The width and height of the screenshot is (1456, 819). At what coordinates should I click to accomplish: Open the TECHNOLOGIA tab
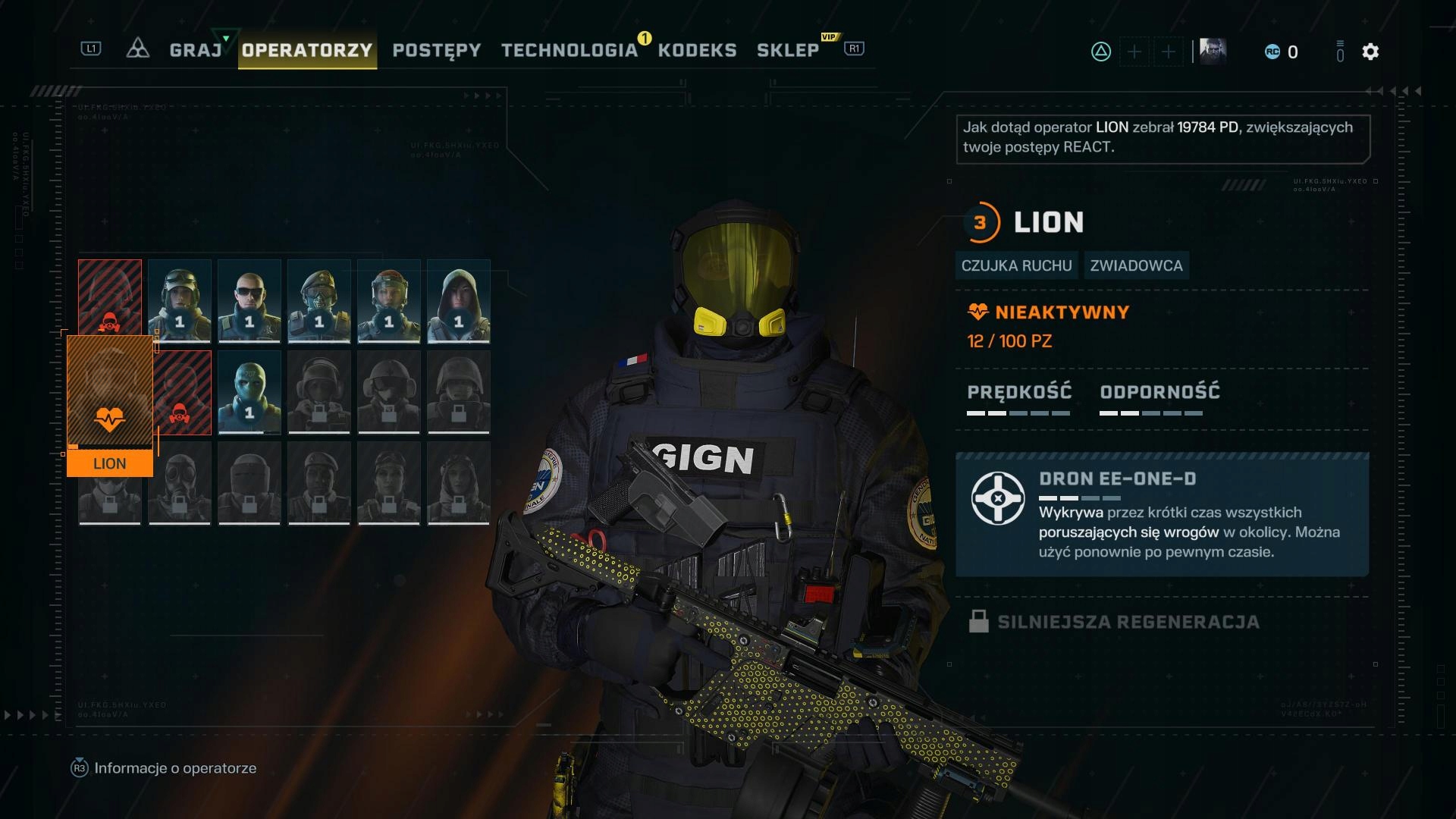[x=570, y=50]
